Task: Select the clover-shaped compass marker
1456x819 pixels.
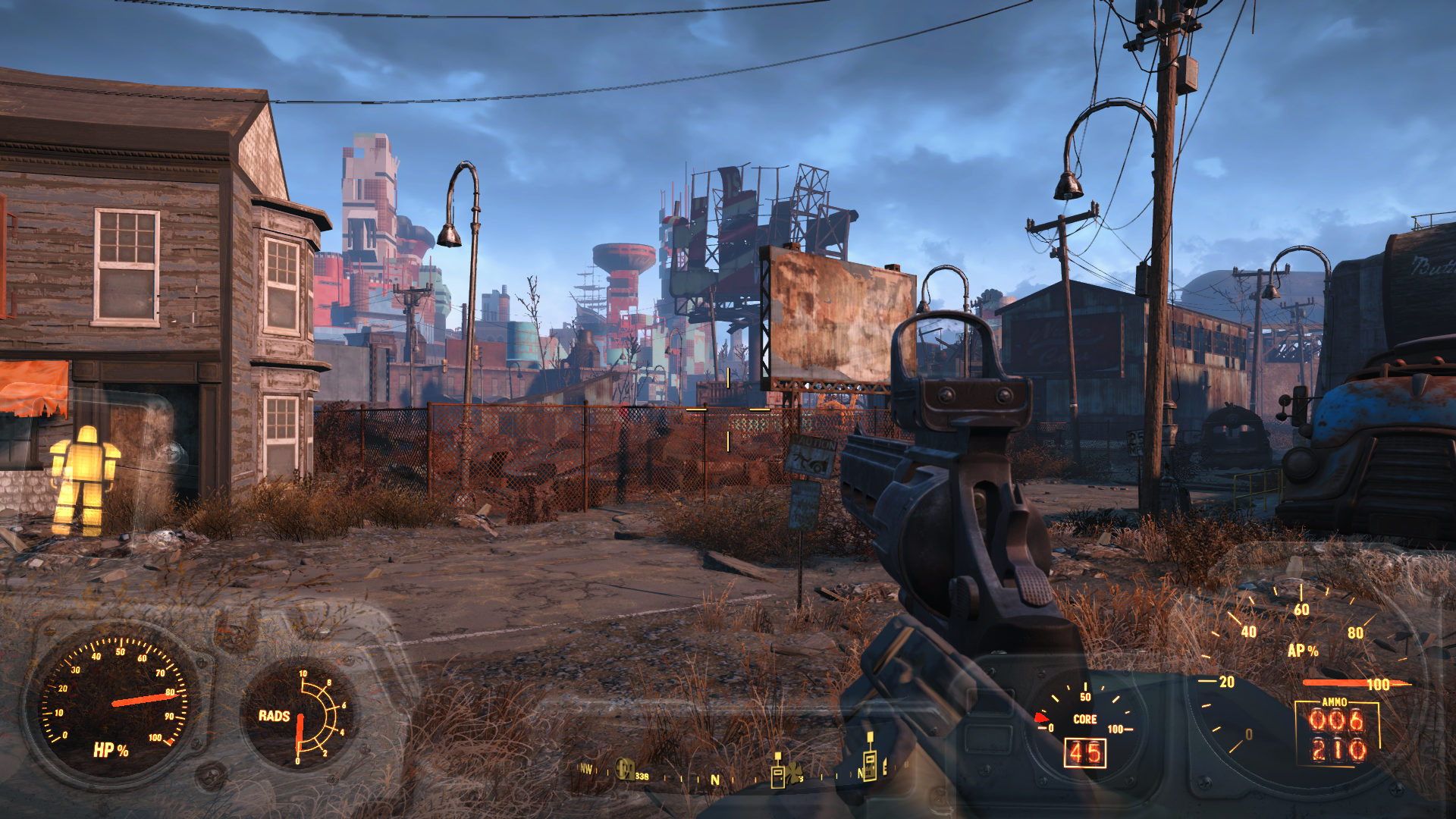Action: (794, 775)
